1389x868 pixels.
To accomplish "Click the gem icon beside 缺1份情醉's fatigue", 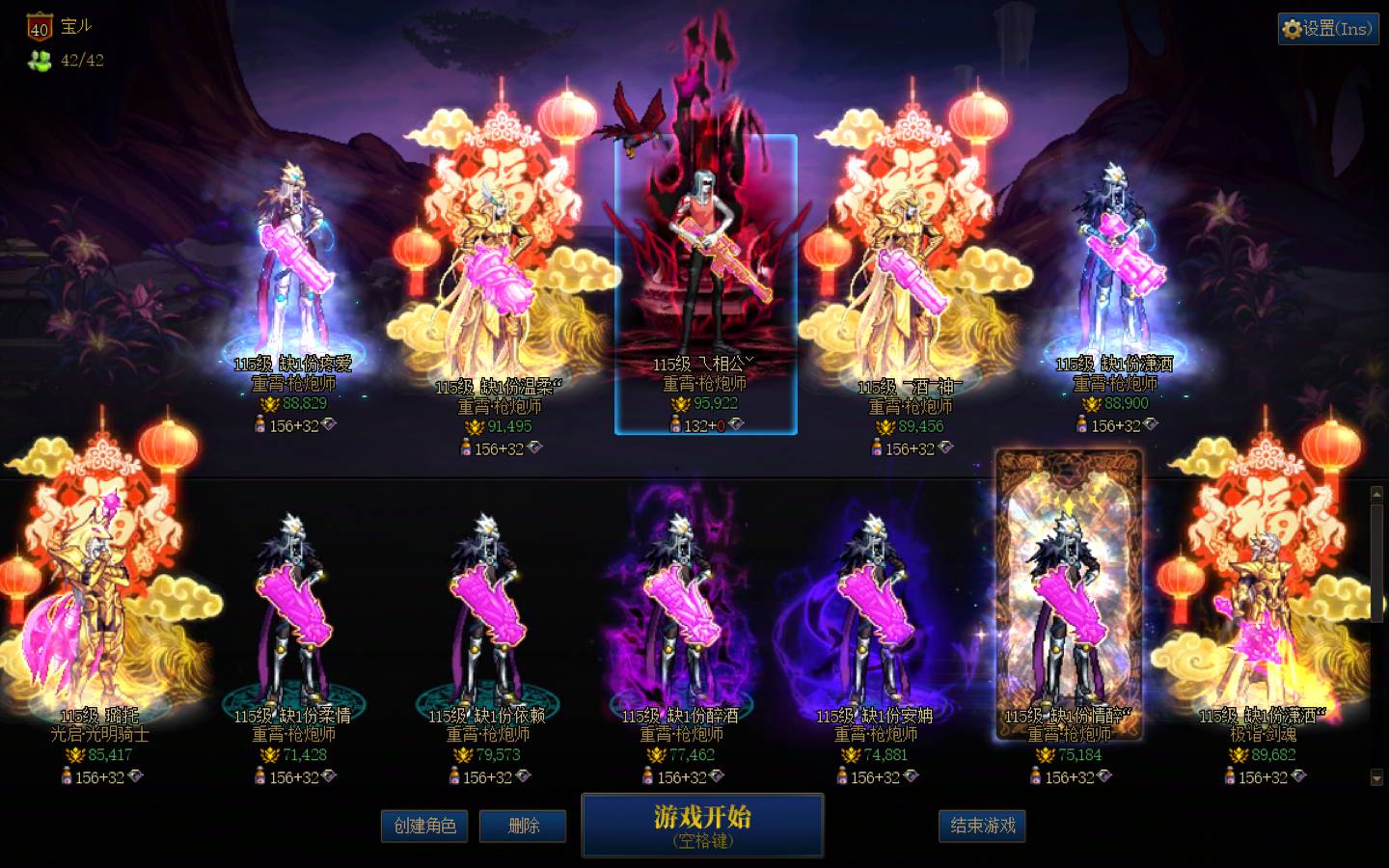I will click(x=1105, y=777).
